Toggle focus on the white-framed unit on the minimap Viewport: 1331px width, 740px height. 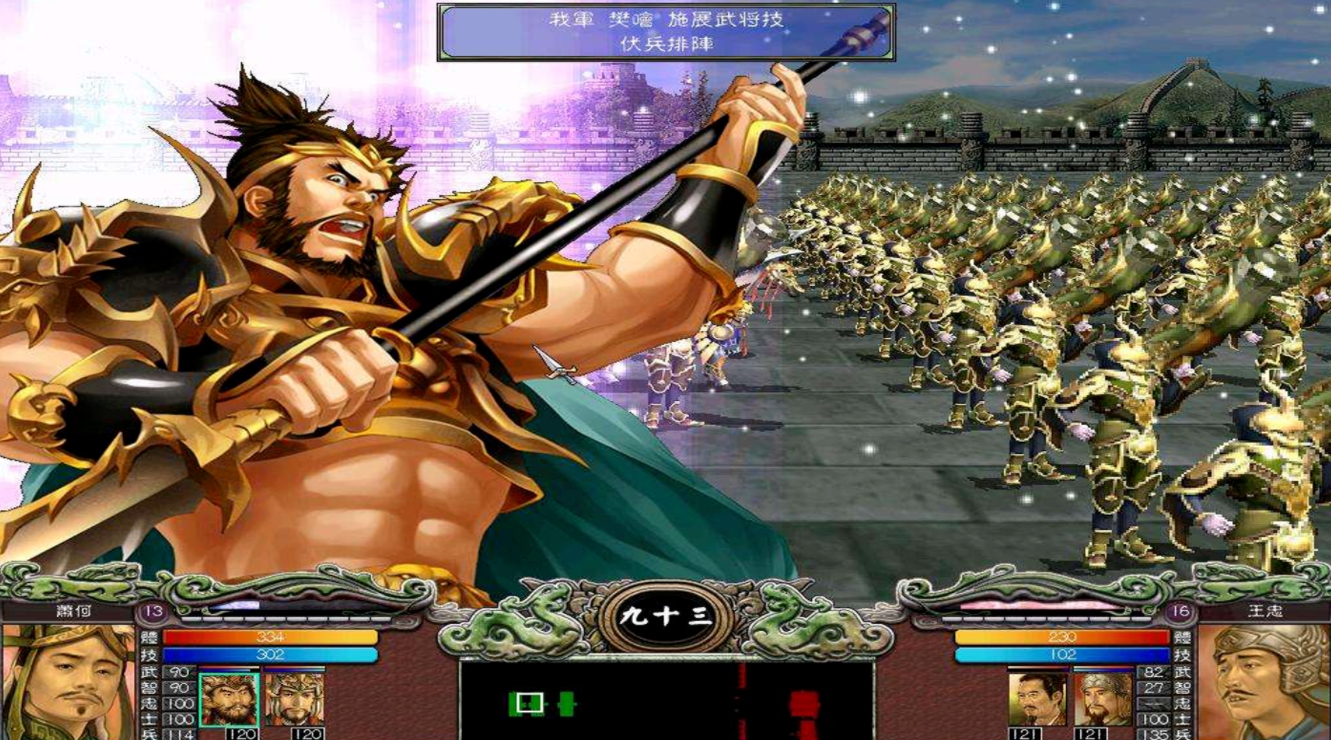coord(530,702)
